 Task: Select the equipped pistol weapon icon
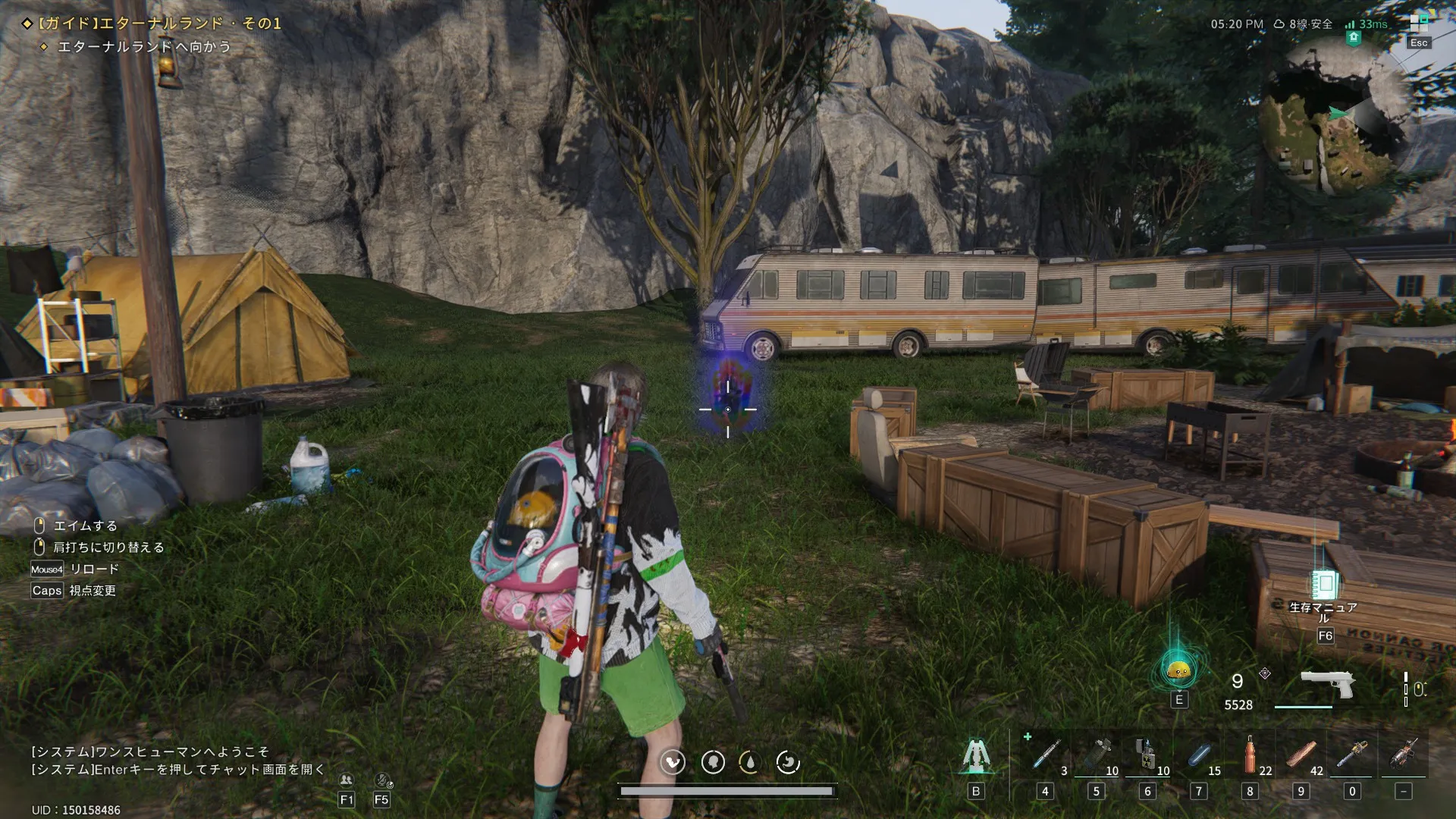[x=1327, y=685]
